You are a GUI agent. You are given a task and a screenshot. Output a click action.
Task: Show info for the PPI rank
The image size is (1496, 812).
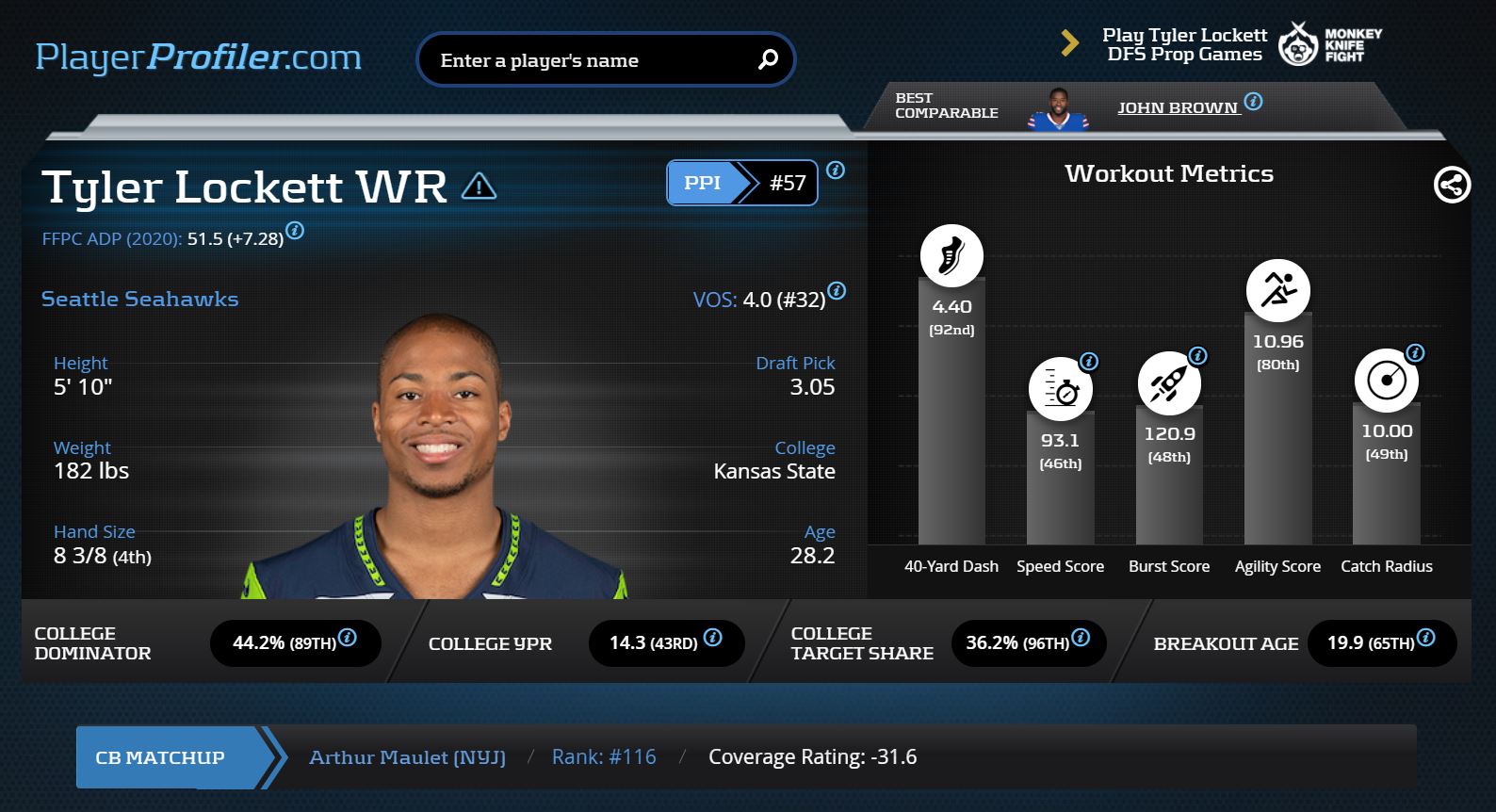click(x=836, y=171)
